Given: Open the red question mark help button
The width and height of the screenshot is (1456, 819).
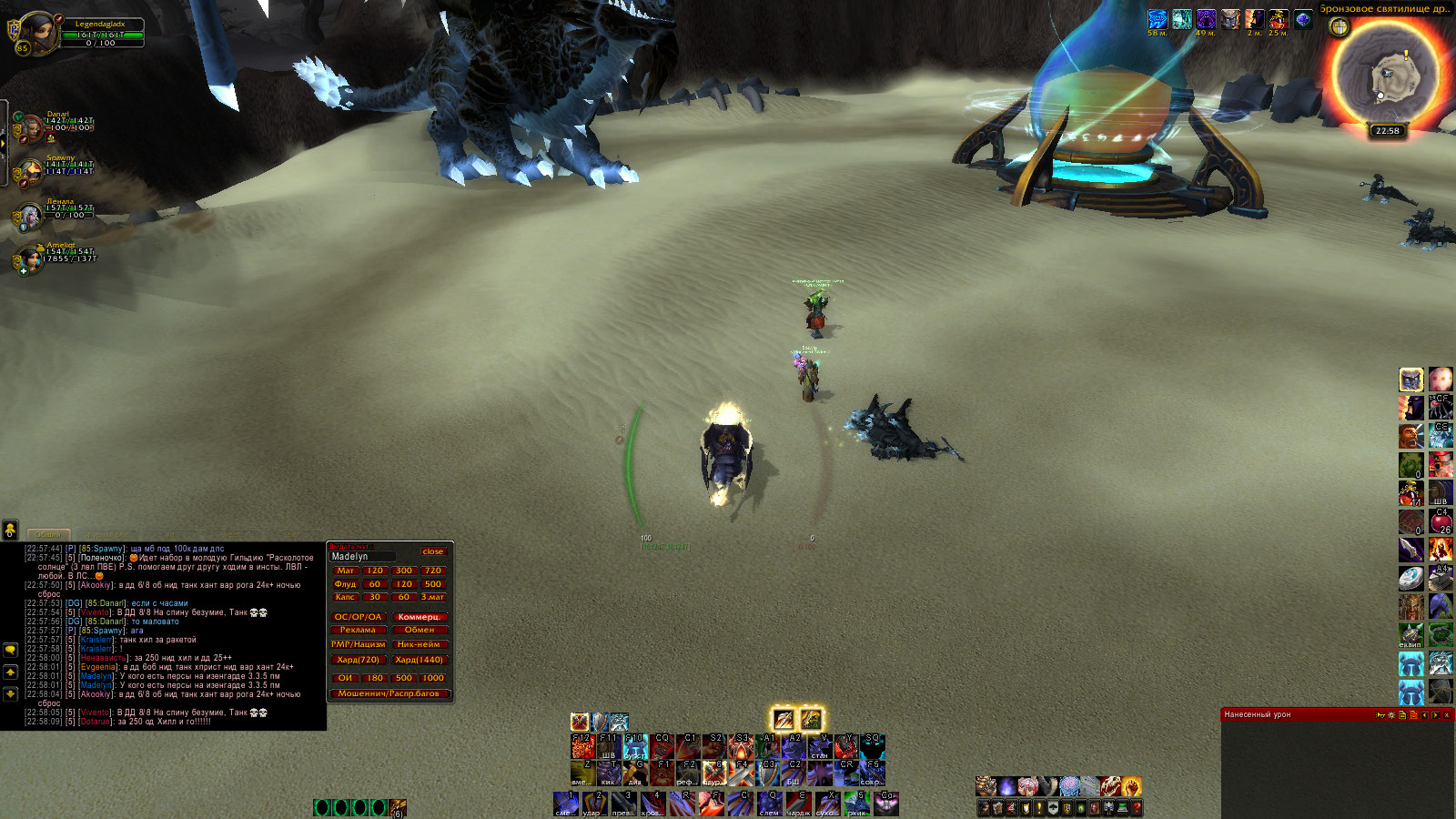Looking at the screenshot, I should (1137, 808).
